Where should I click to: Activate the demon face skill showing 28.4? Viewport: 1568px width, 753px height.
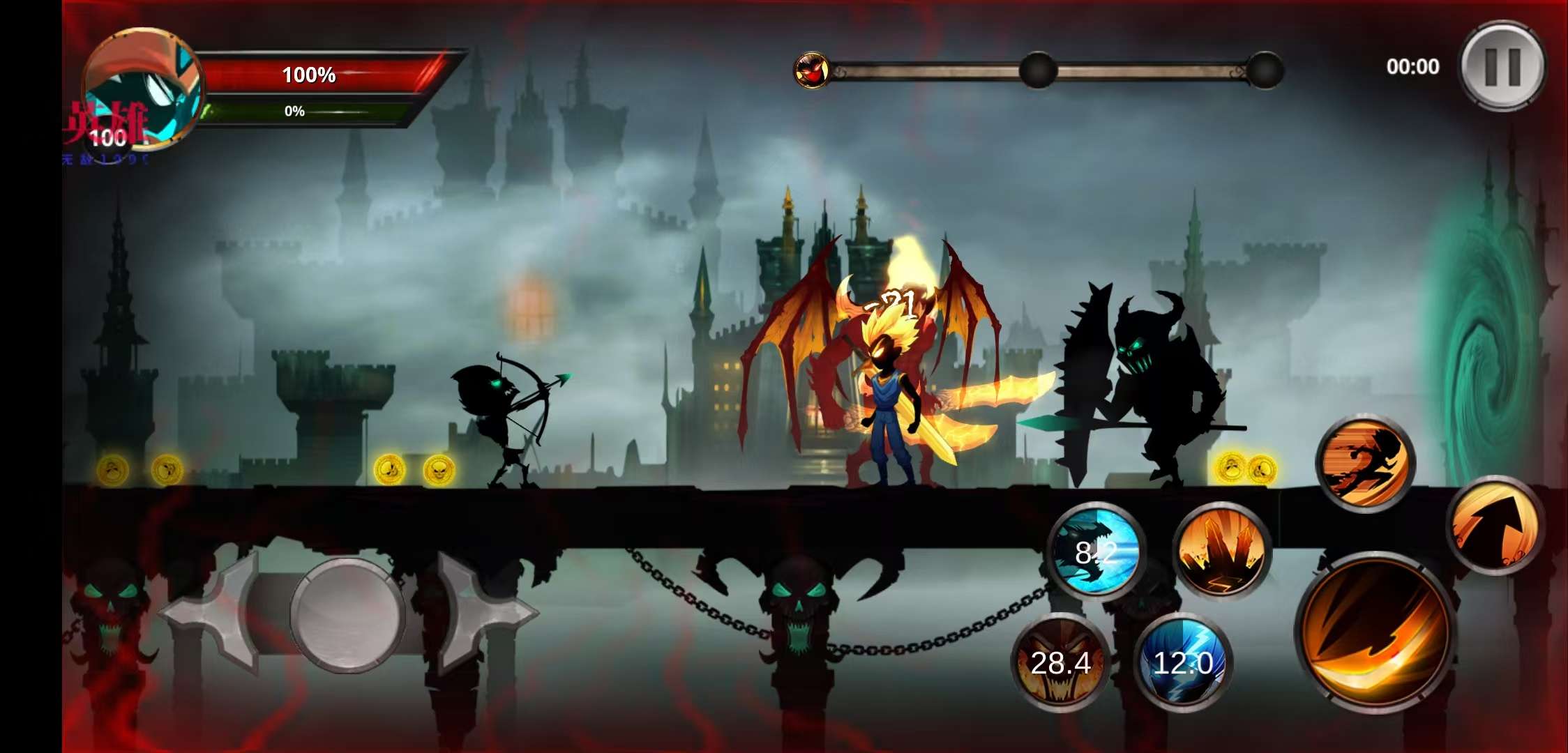[1060, 662]
